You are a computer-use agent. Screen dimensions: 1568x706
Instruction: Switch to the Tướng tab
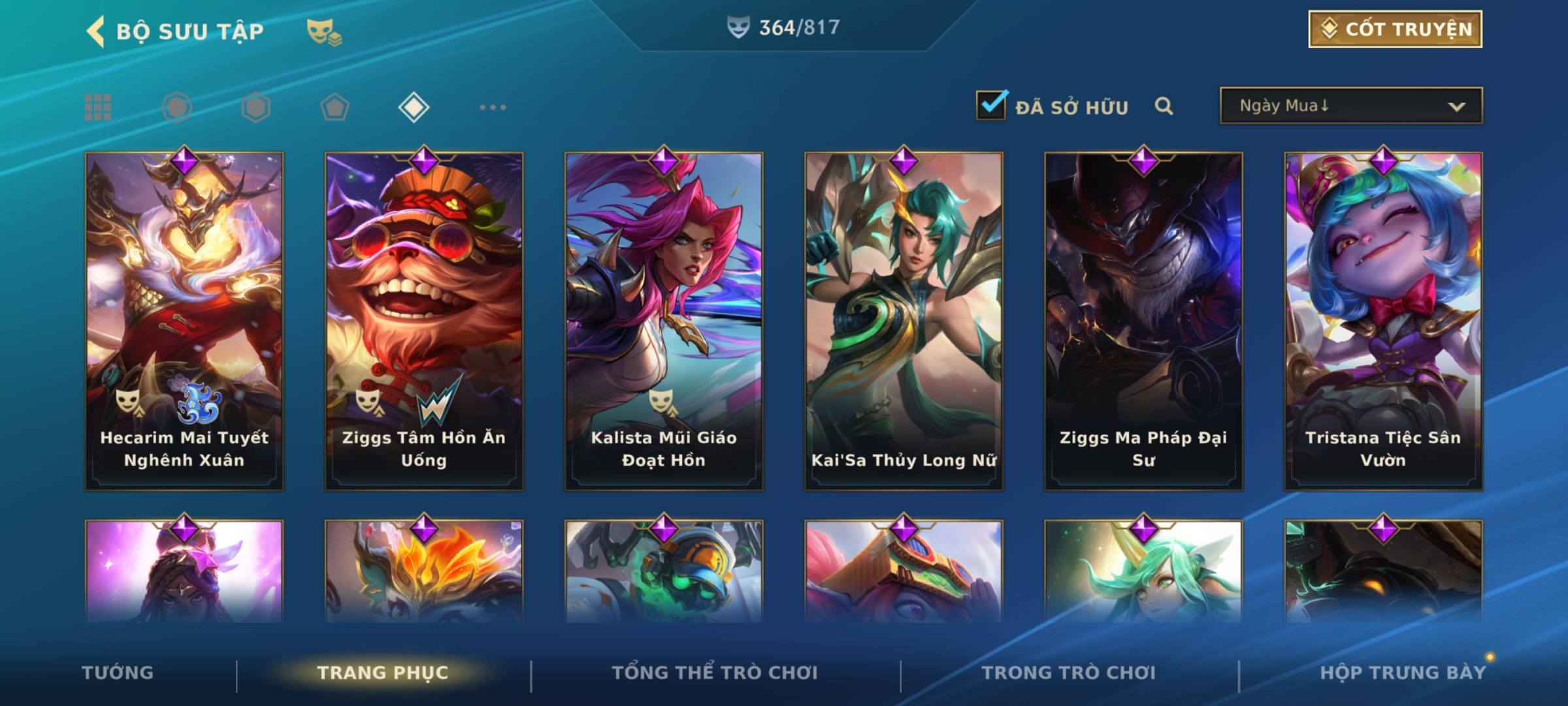tap(118, 673)
